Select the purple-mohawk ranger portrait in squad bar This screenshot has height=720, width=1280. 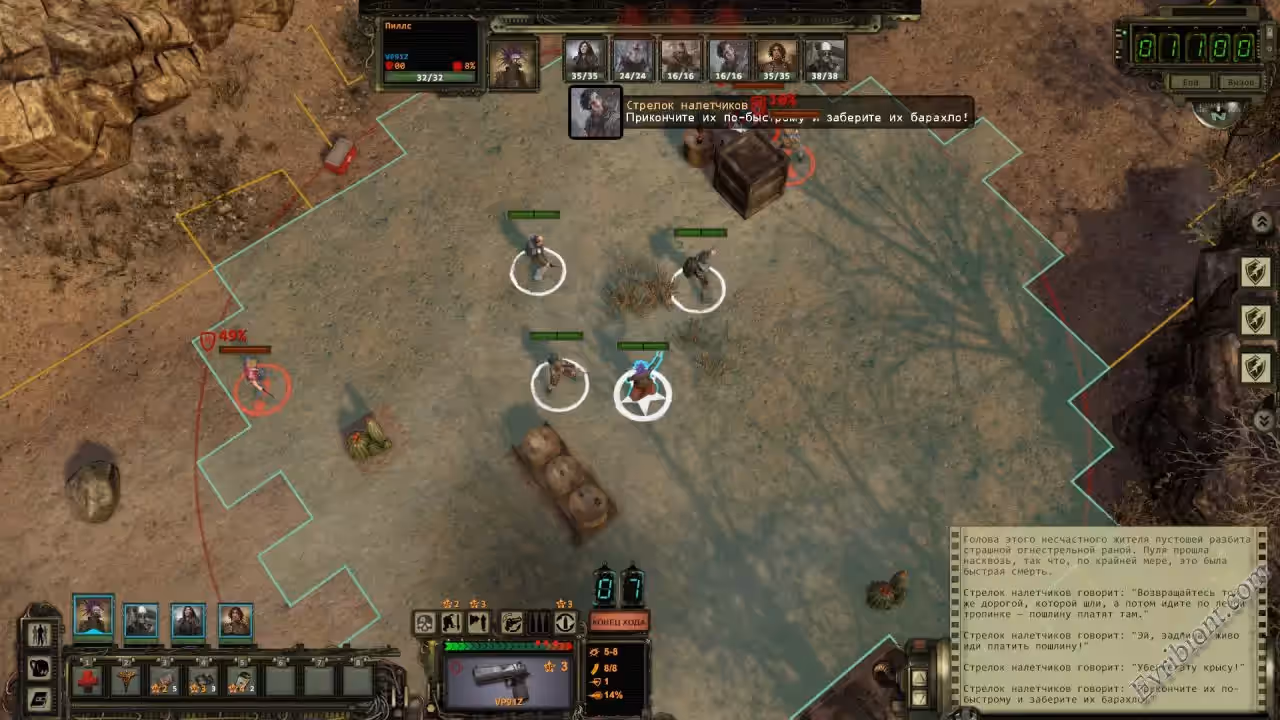tap(93, 616)
